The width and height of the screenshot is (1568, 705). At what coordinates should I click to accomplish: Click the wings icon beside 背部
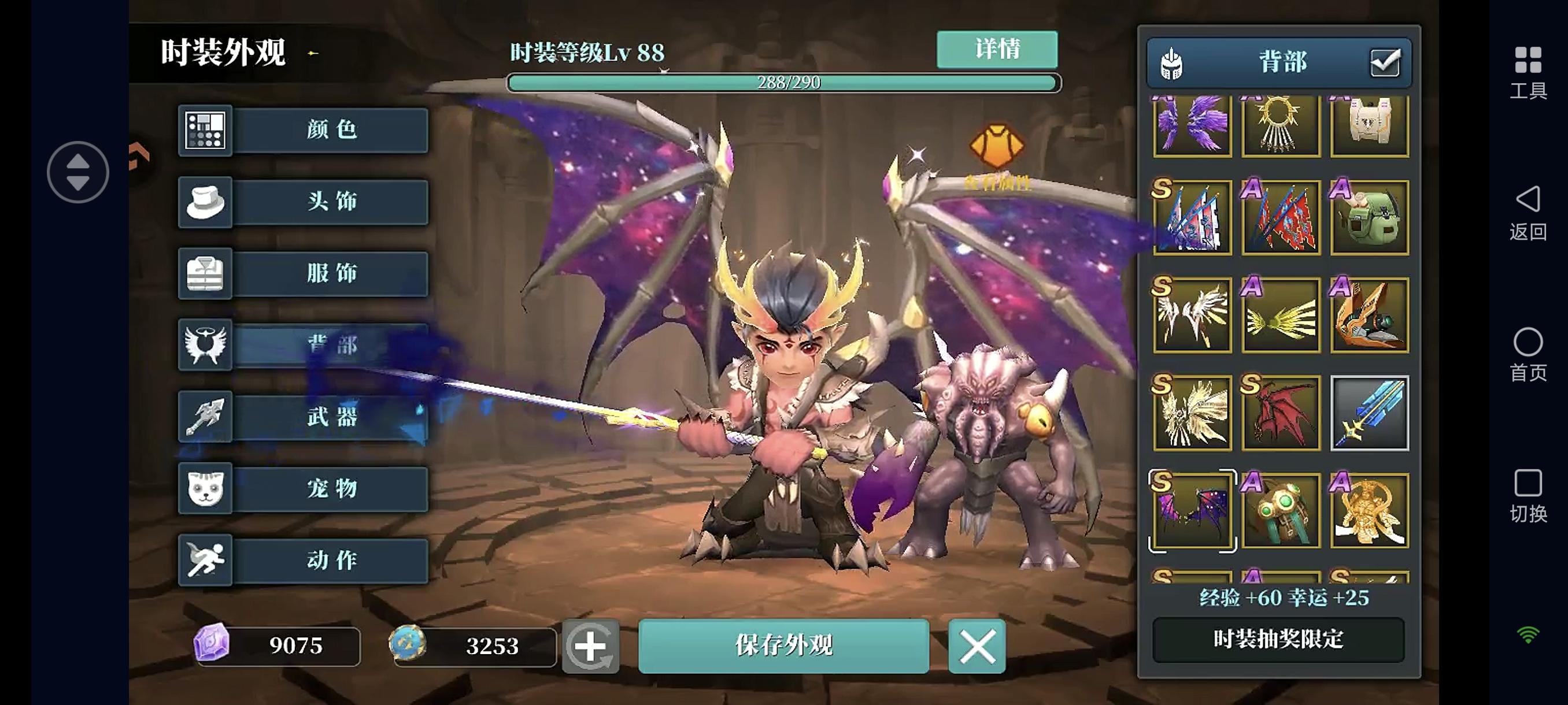pos(205,346)
